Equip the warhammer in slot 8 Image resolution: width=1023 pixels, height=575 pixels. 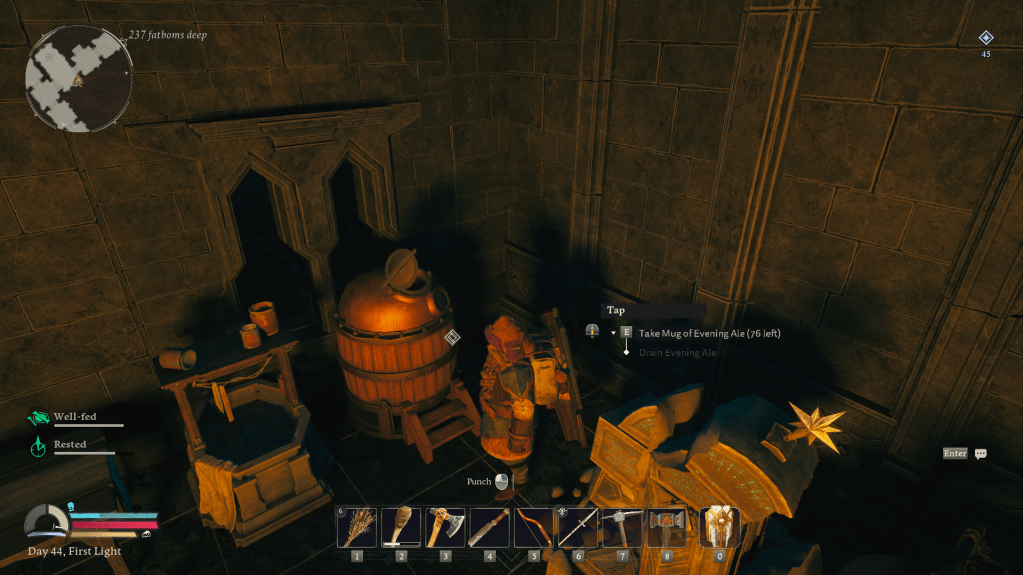tap(666, 526)
